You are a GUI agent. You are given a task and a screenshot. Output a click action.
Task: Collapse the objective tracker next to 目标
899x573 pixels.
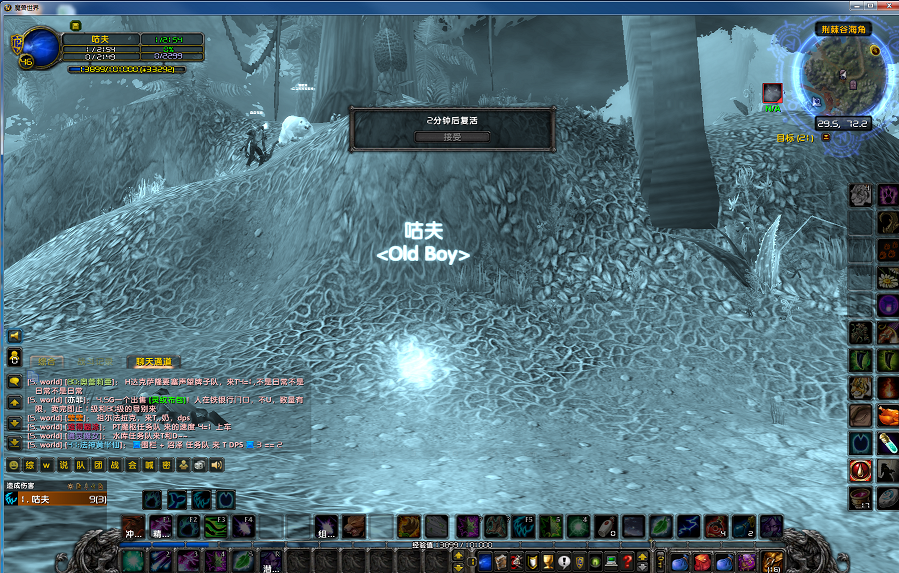[826, 137]
